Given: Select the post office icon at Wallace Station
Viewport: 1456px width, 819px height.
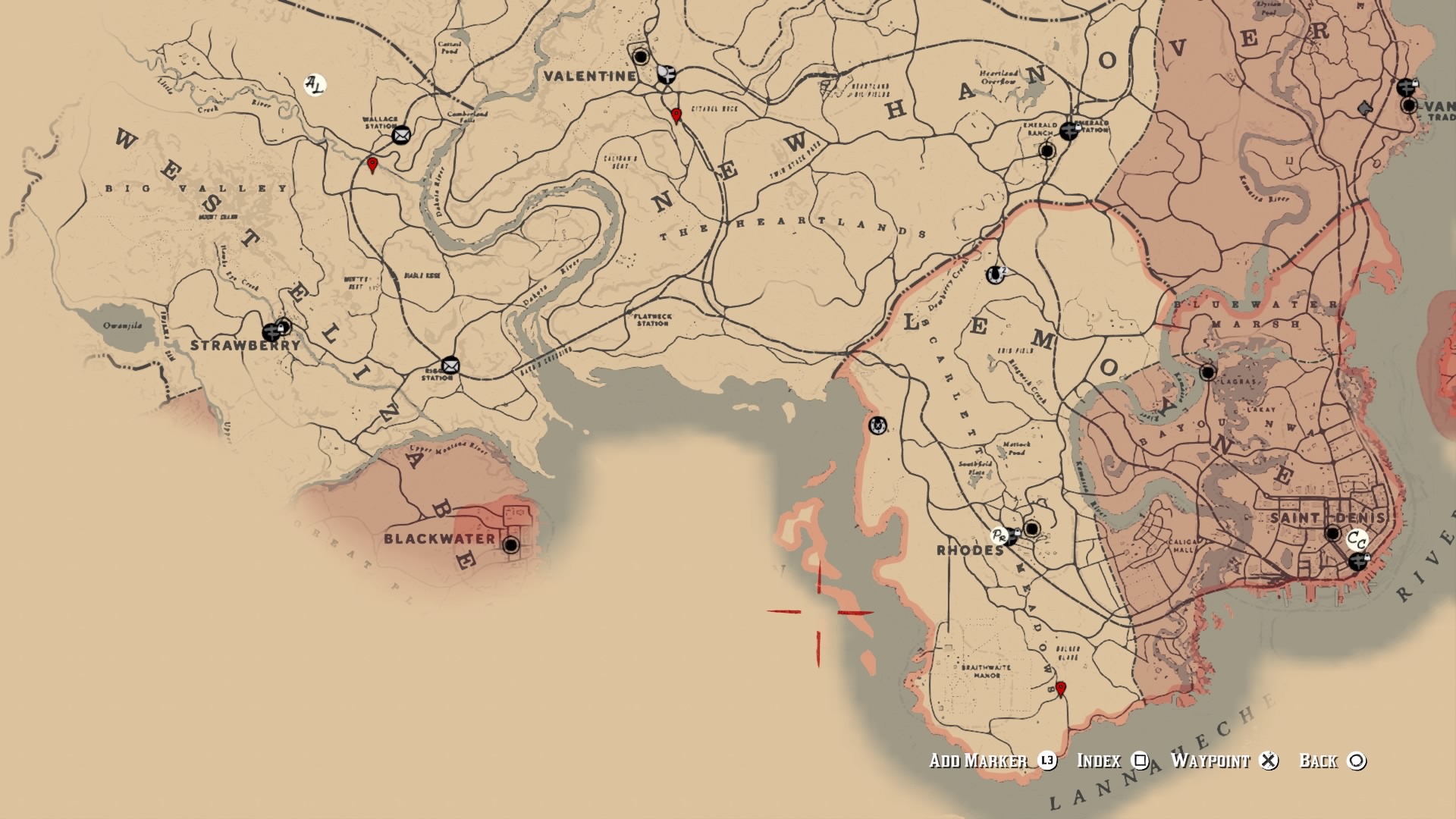Looking at the screenshot, I should pyautogui.click(x=403, y=133).
